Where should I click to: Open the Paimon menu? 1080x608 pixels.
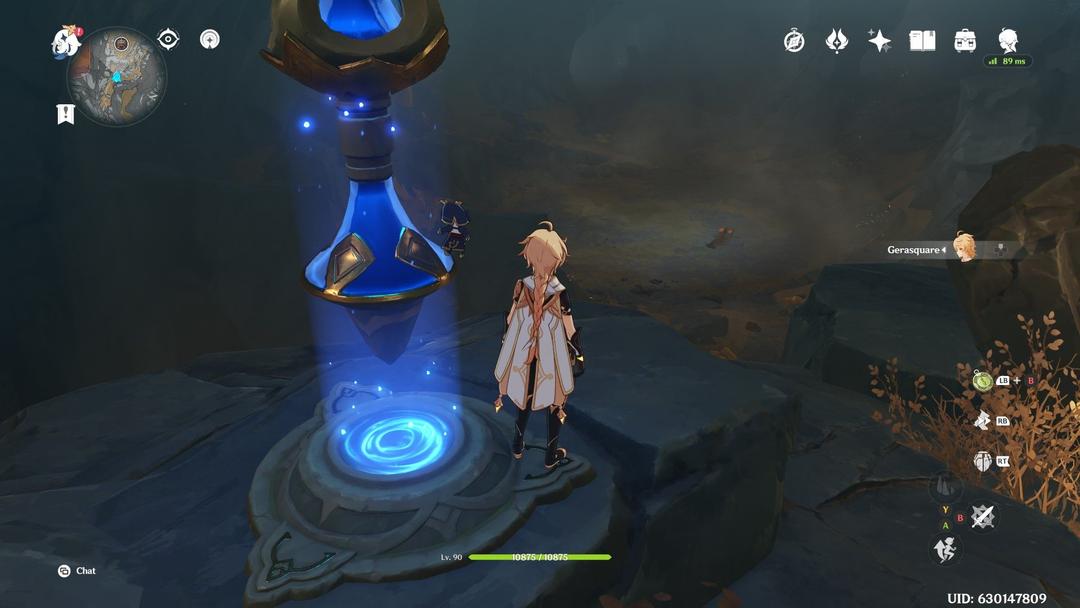[66, 42]
